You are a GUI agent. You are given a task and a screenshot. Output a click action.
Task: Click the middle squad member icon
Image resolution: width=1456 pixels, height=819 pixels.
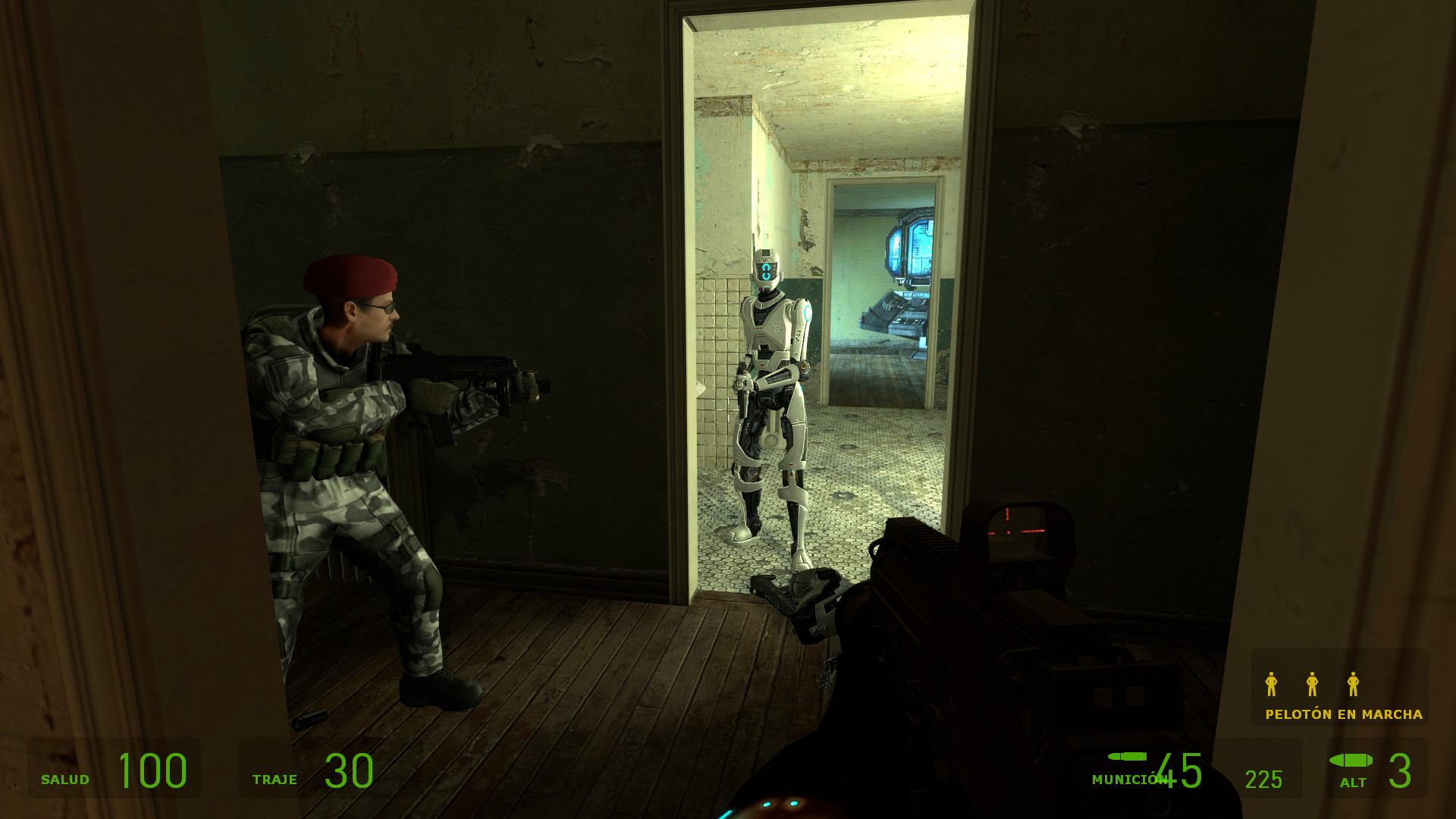1311,685
